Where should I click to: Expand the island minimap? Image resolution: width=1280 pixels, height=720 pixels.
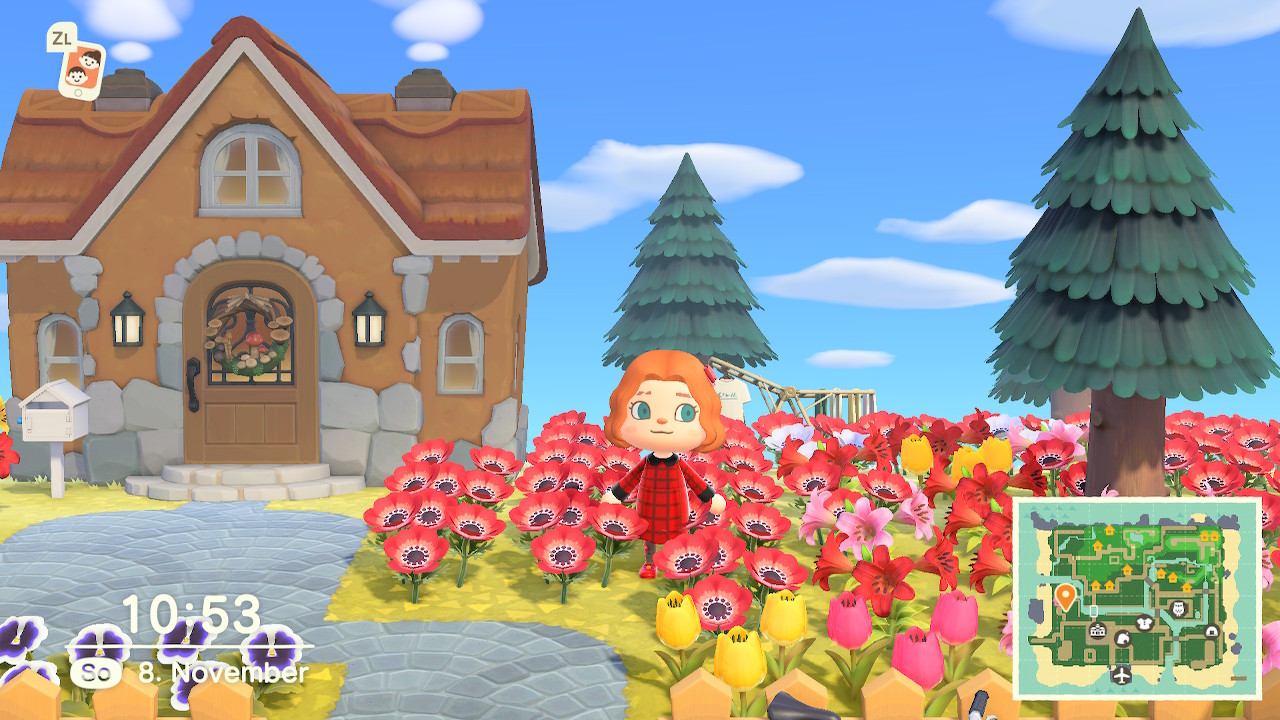point(1137,598)
